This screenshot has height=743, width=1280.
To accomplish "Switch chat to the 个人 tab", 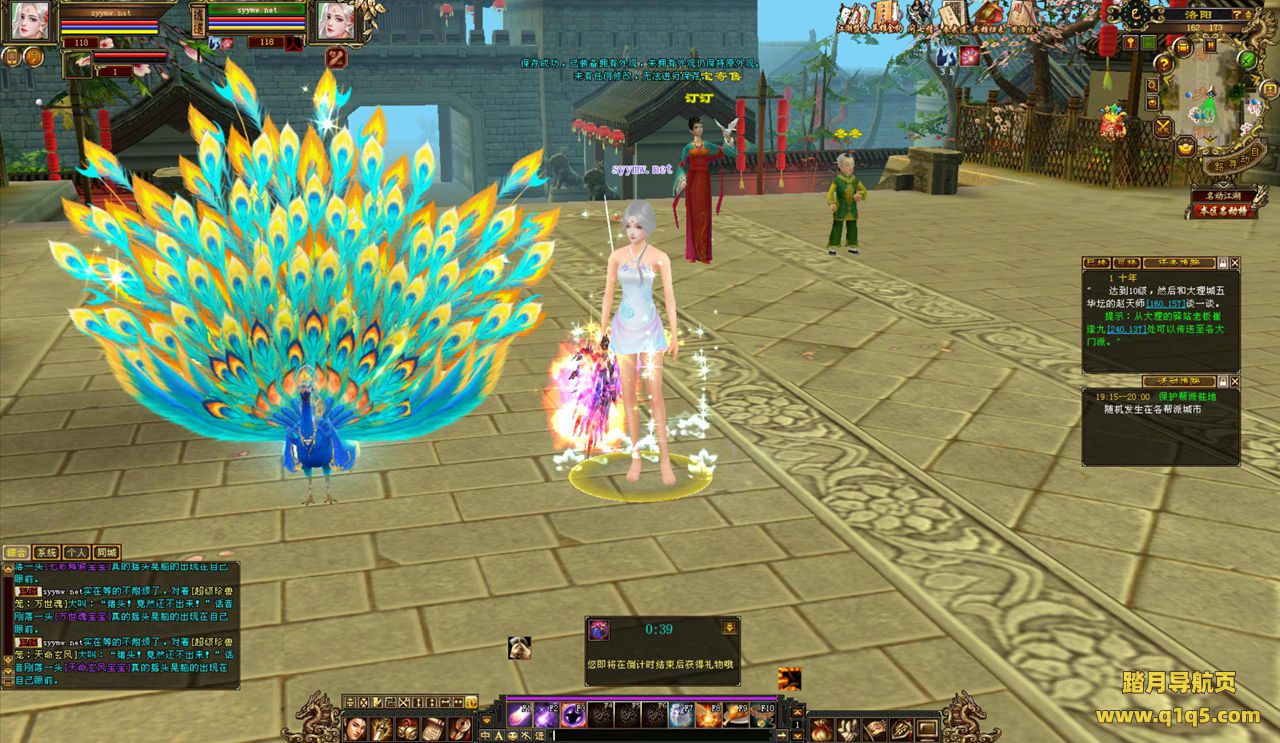I will 76,552.
